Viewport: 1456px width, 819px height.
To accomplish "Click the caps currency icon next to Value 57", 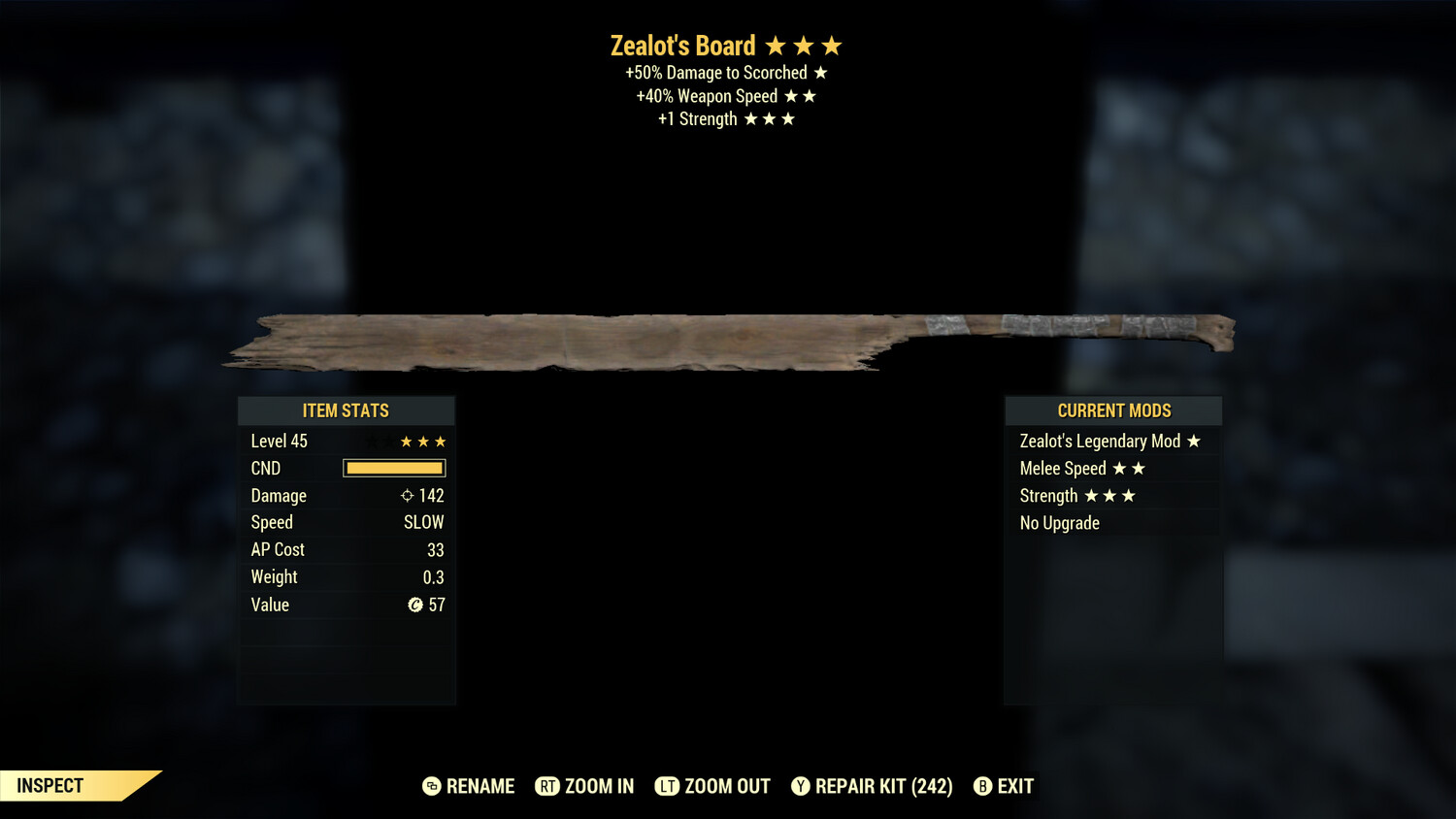I will (x=417, y=605).
